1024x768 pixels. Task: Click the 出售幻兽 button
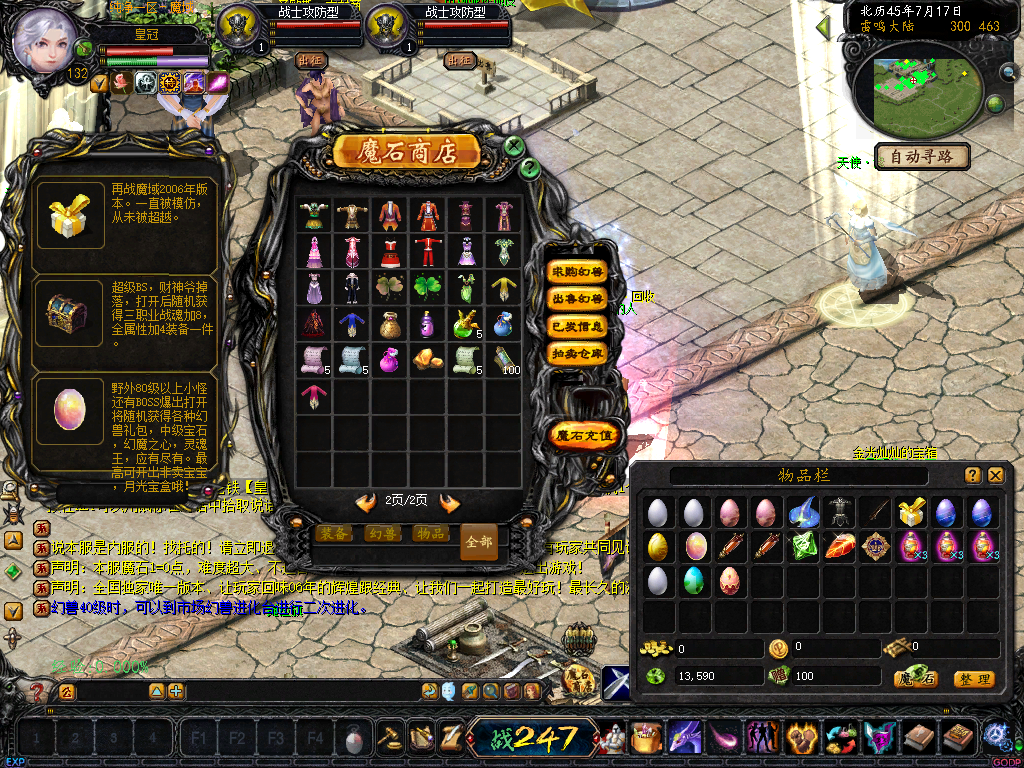coord(578,299)
